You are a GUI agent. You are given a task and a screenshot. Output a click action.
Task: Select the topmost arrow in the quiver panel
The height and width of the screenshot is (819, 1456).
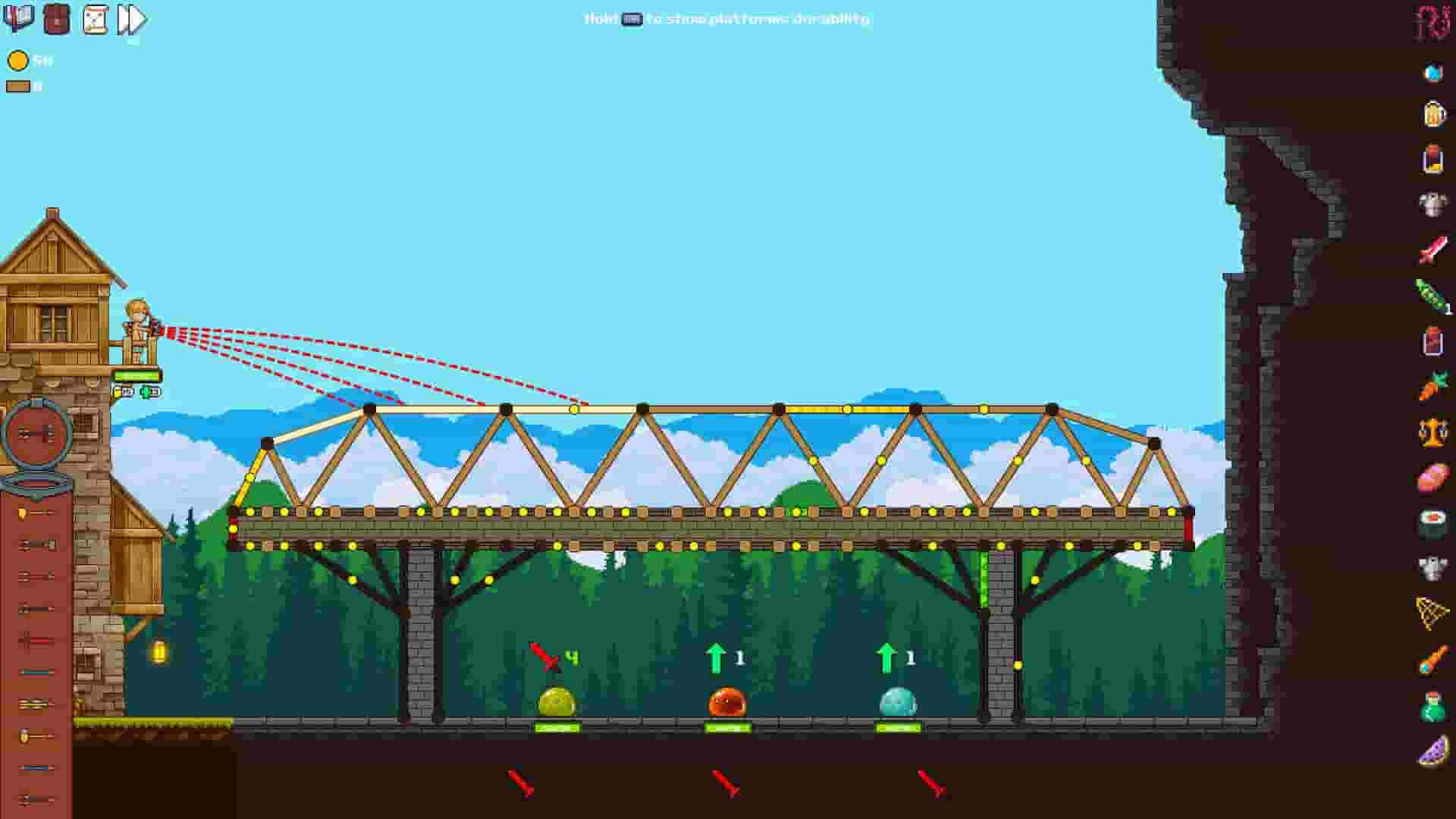34,512
